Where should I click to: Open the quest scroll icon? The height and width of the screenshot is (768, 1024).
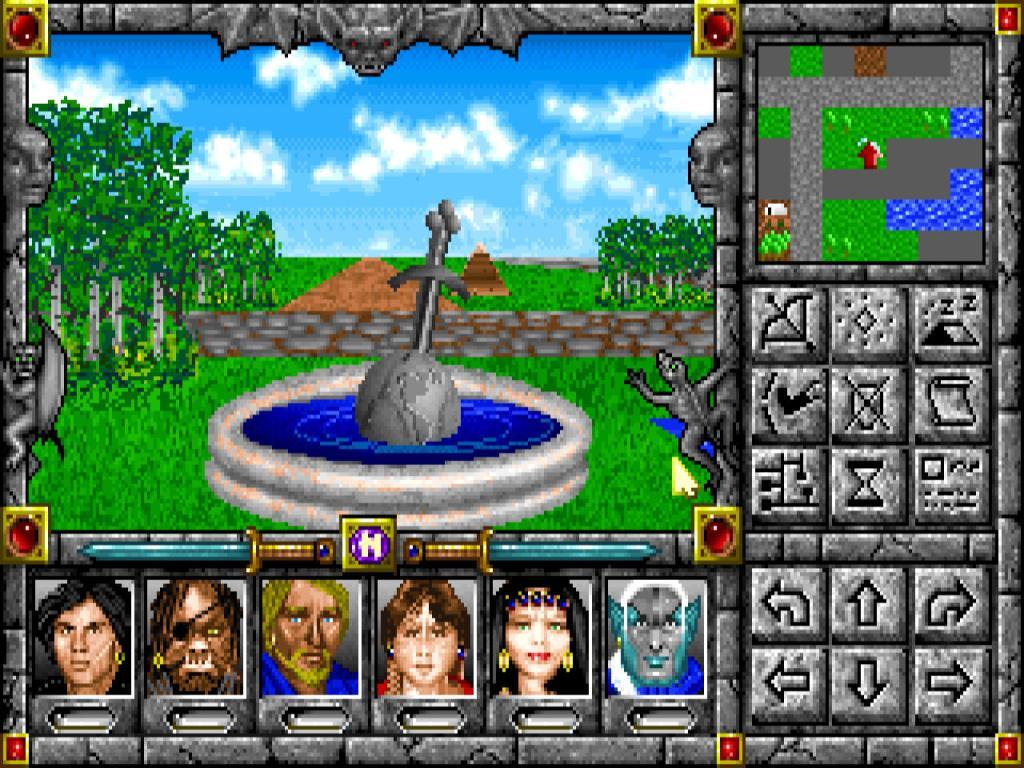[951, 405]
